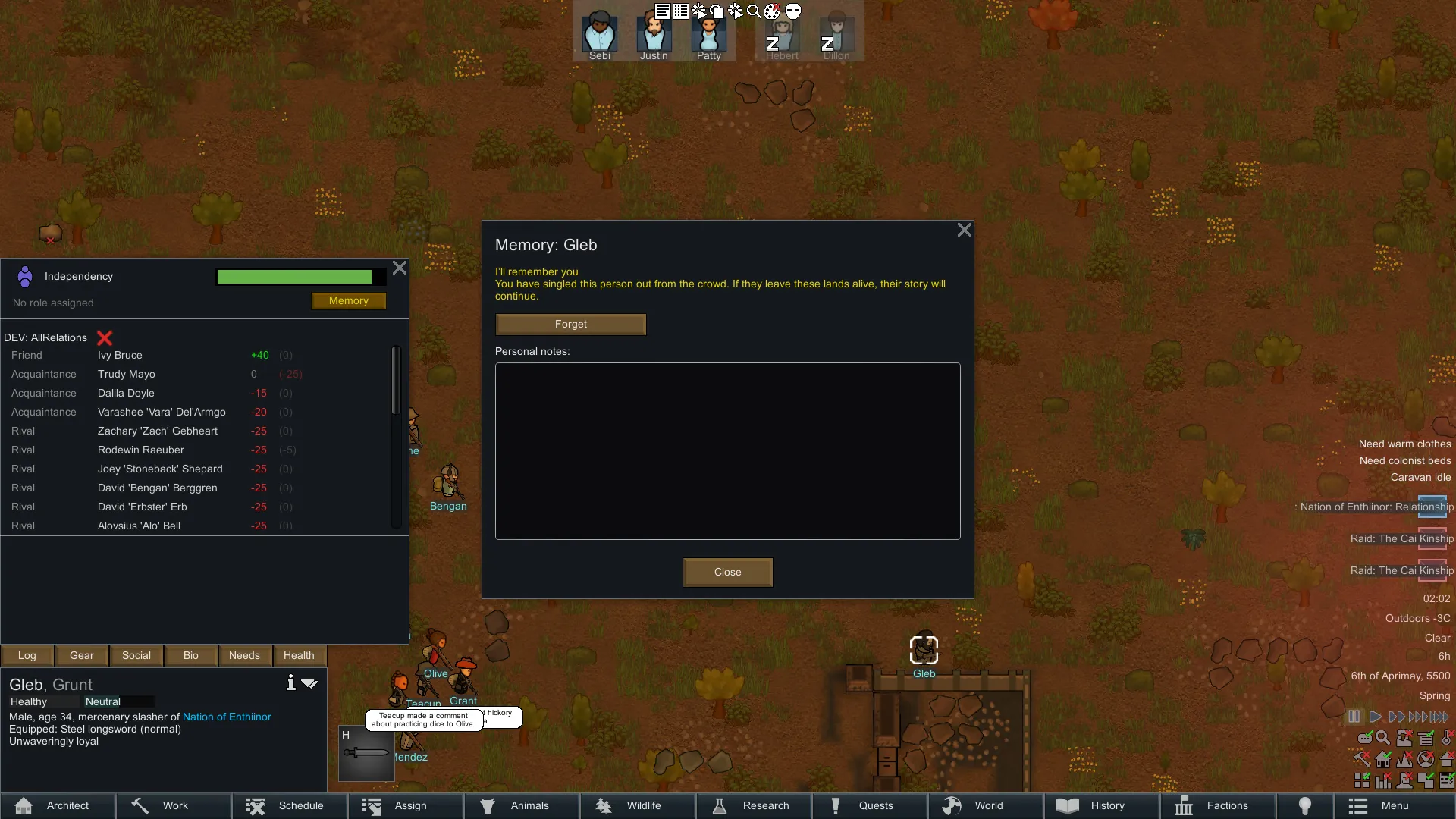
Task: Open the Gear tab
Action: click(82, 656)
